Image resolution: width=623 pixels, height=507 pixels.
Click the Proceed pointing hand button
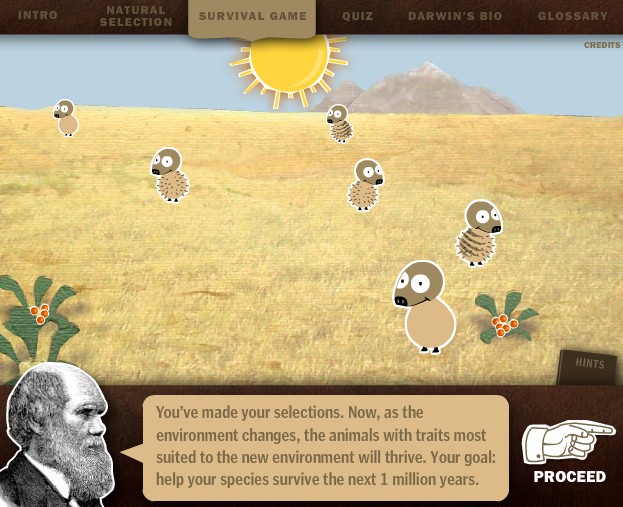tap(569, 451)
